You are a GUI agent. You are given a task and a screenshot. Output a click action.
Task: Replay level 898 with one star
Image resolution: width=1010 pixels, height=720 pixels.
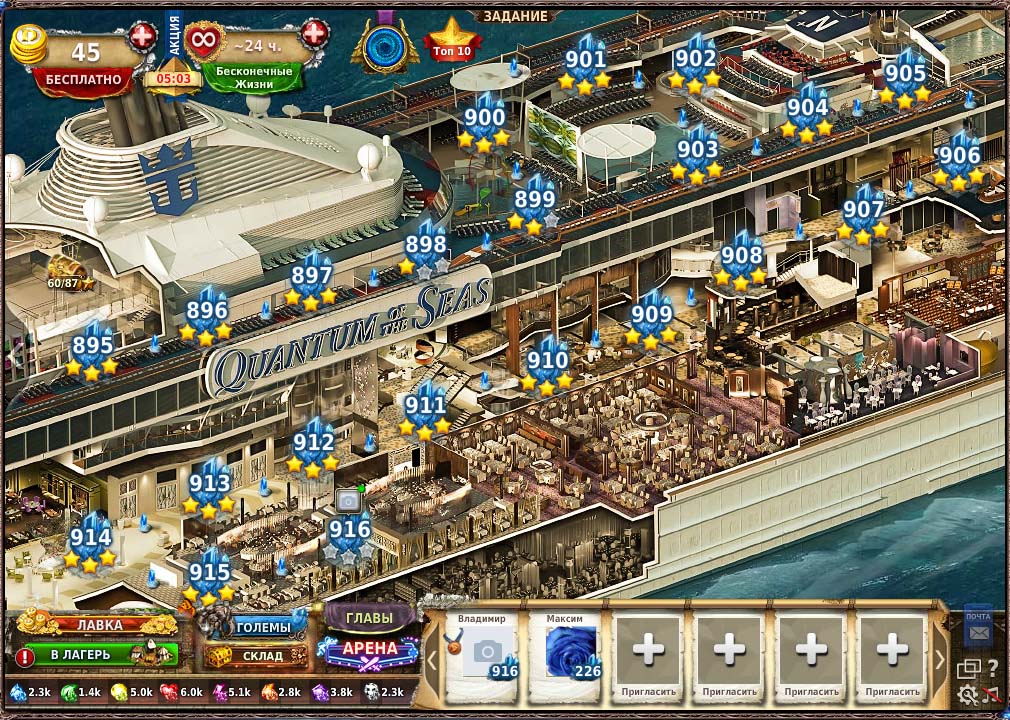(426, 245)
